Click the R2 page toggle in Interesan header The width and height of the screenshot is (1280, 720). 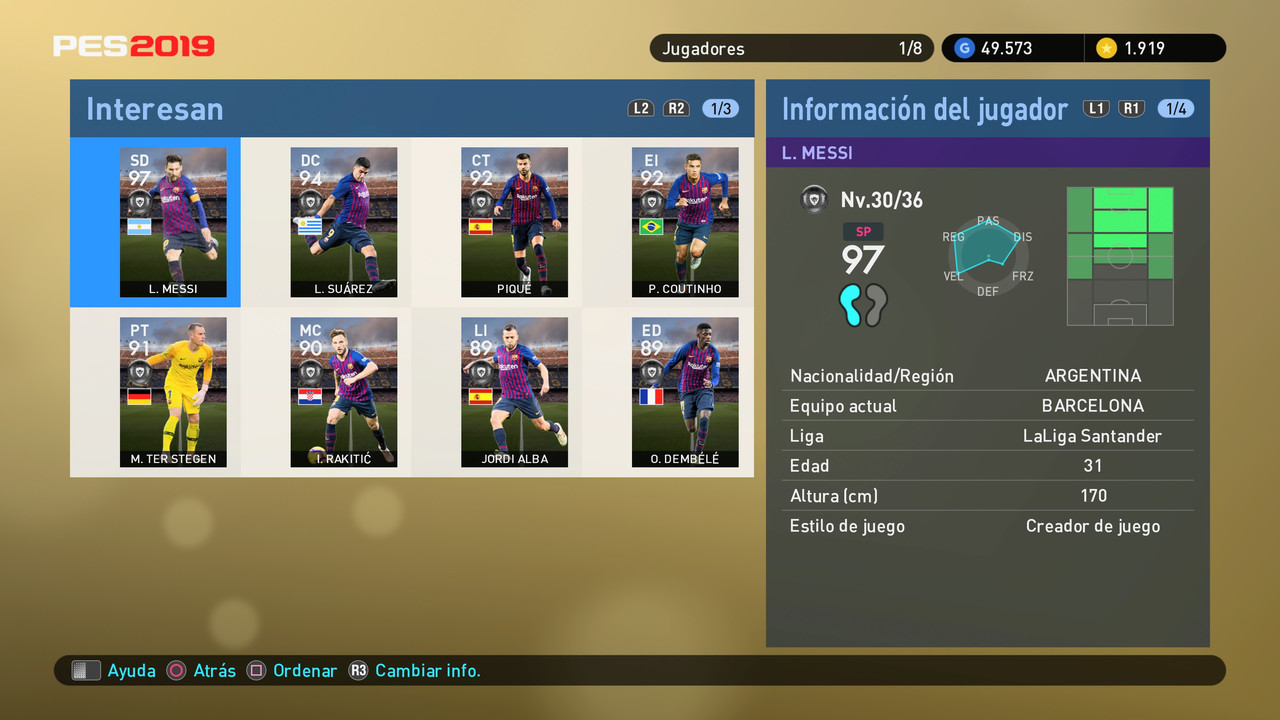pyautogui.click(x=676, y=108)
